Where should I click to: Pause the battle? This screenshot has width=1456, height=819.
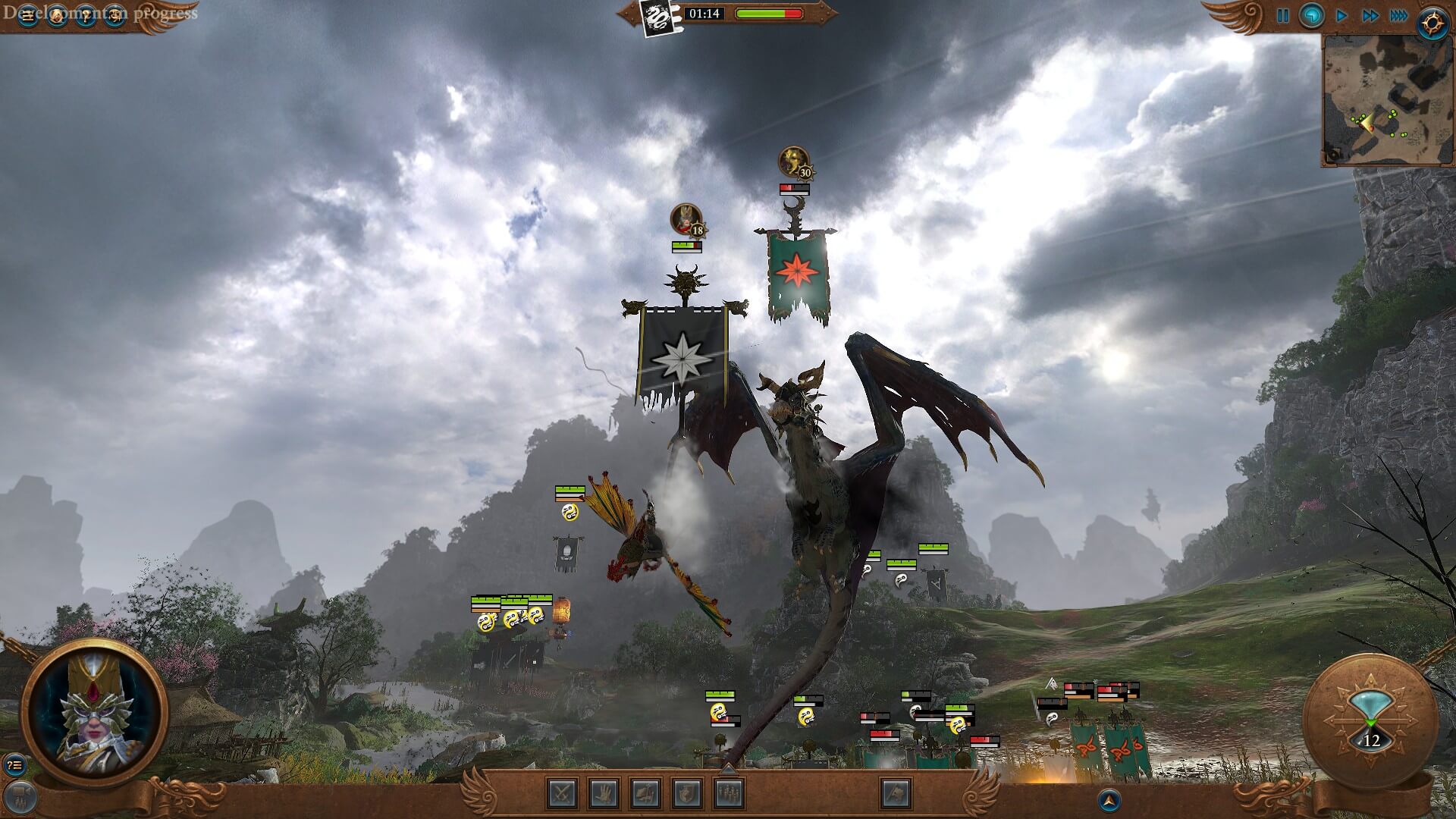pos(1282,16)
